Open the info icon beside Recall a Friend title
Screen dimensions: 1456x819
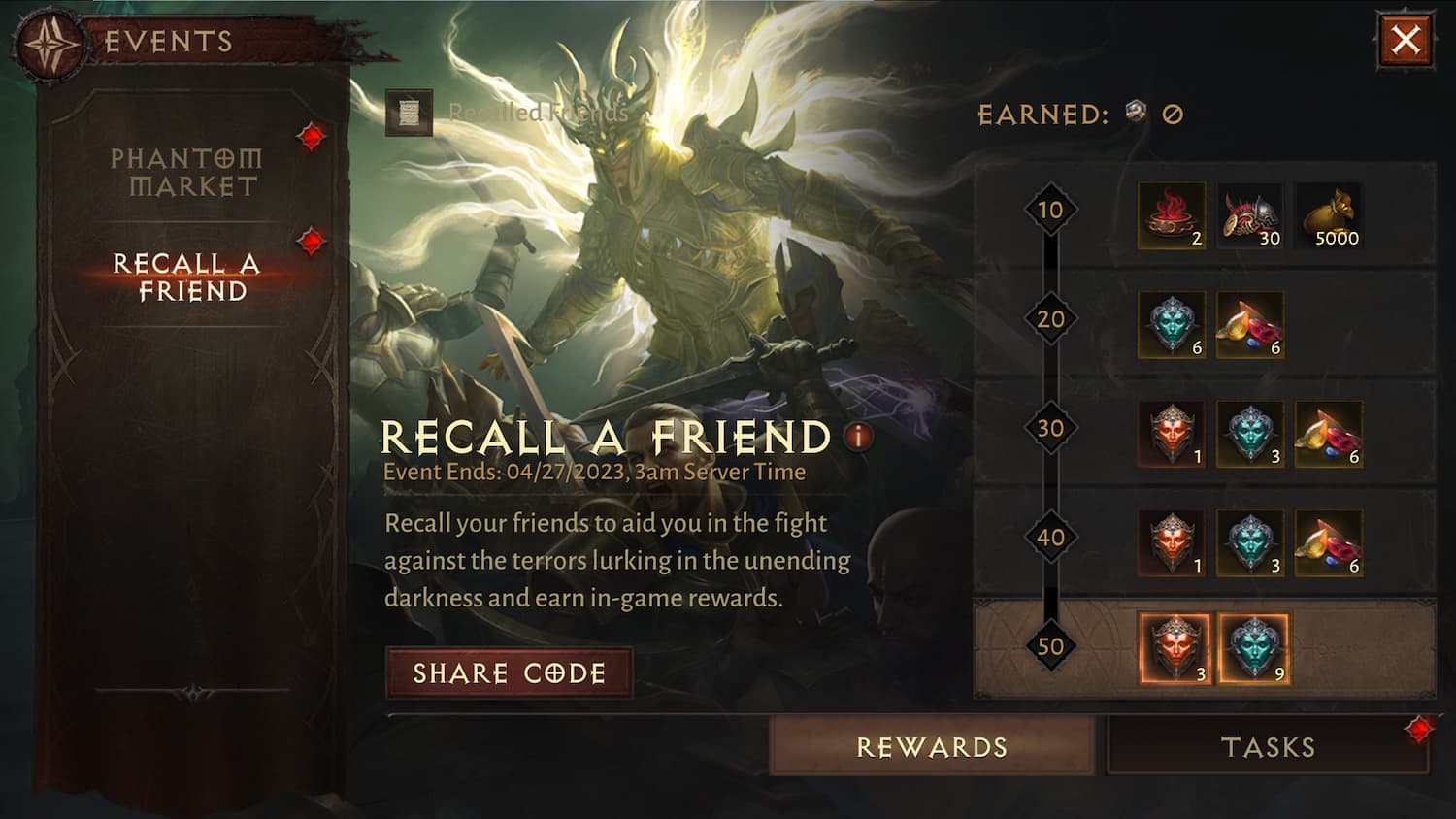[x=858, y=439]
